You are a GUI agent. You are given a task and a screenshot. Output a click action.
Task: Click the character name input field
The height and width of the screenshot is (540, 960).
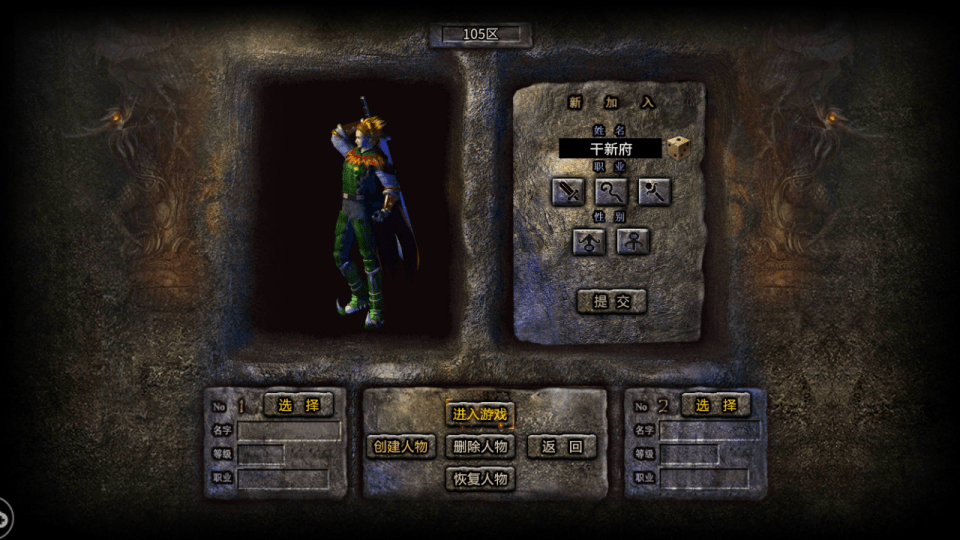[x=610, y=148]
